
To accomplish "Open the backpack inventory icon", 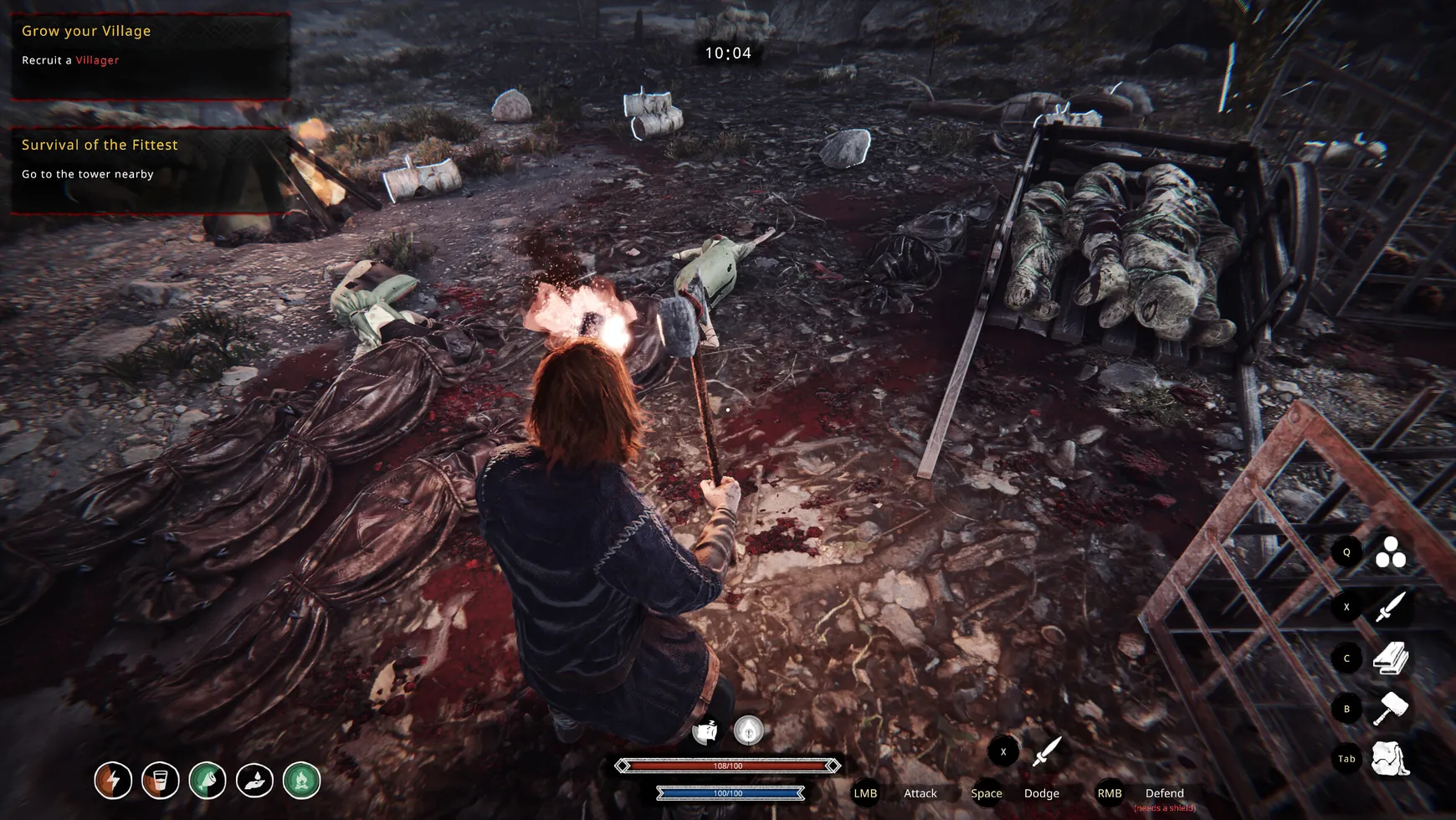I will (1391, 759).
